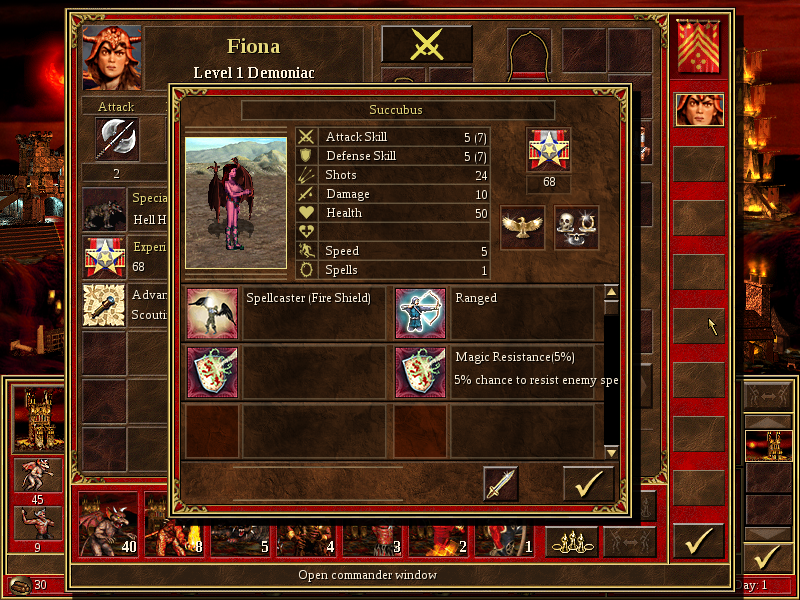Click the candles icon button

[x=571, y=541]
